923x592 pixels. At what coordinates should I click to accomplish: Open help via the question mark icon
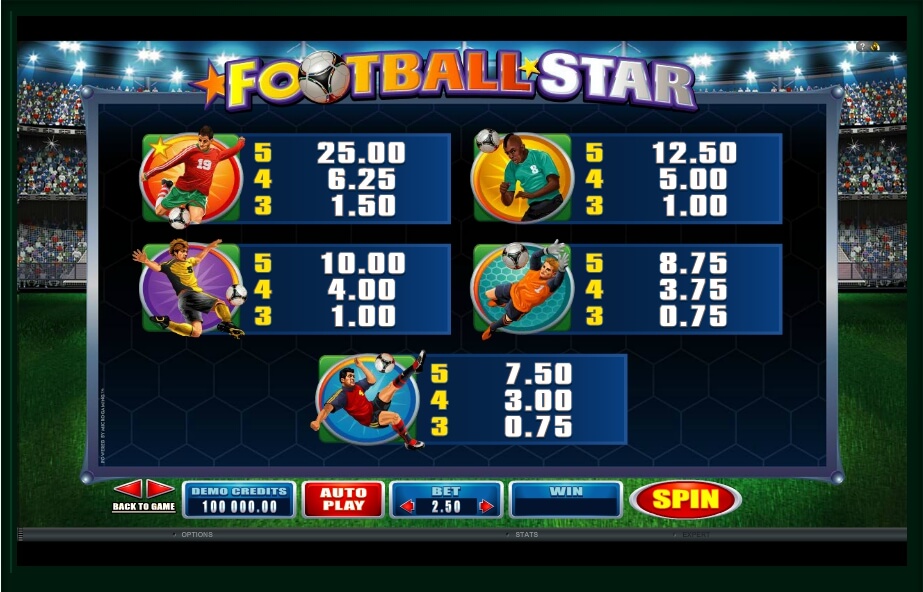tap(862, 47)
